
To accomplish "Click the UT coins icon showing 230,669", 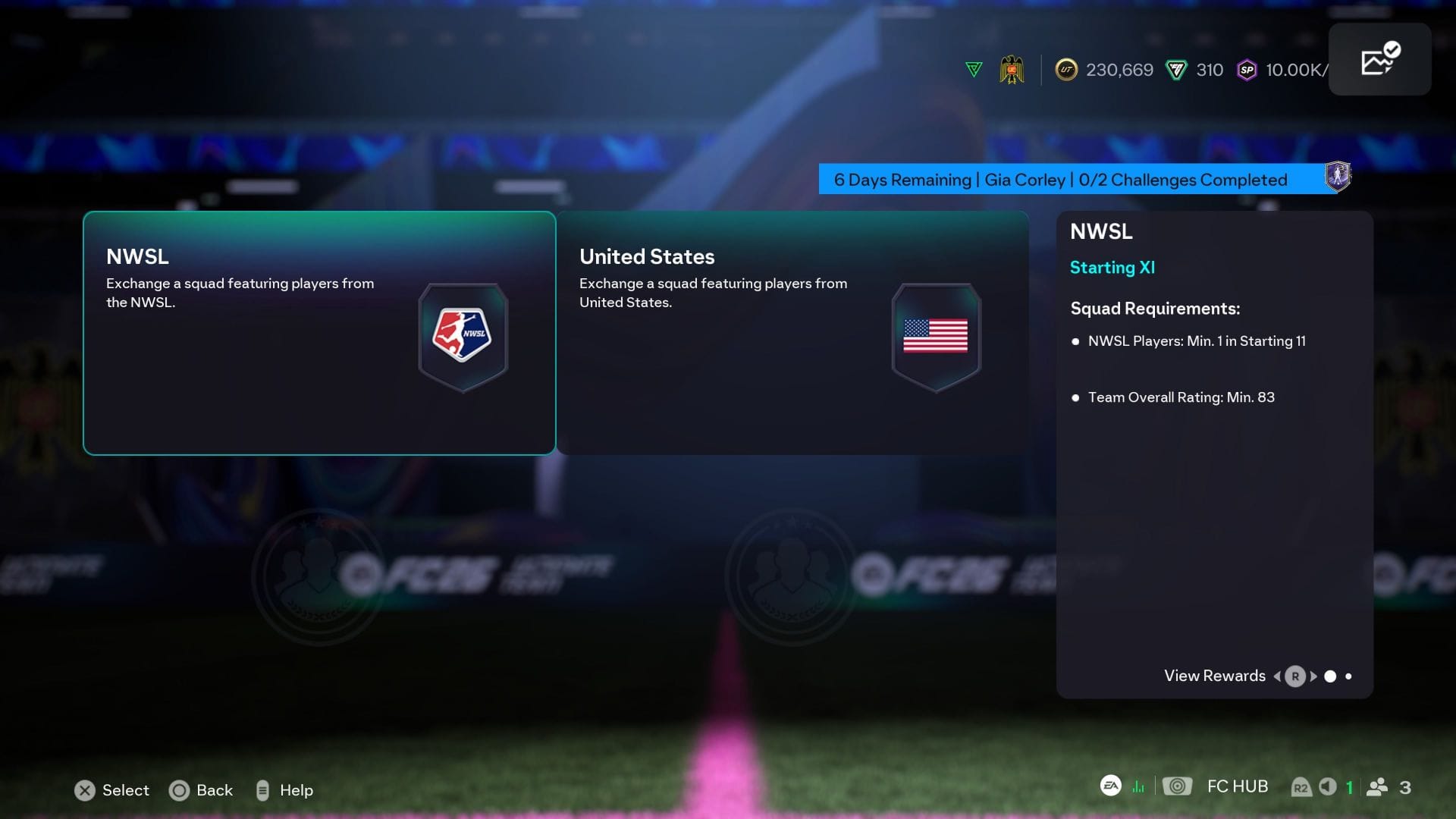I will (x=1067, y=70).
